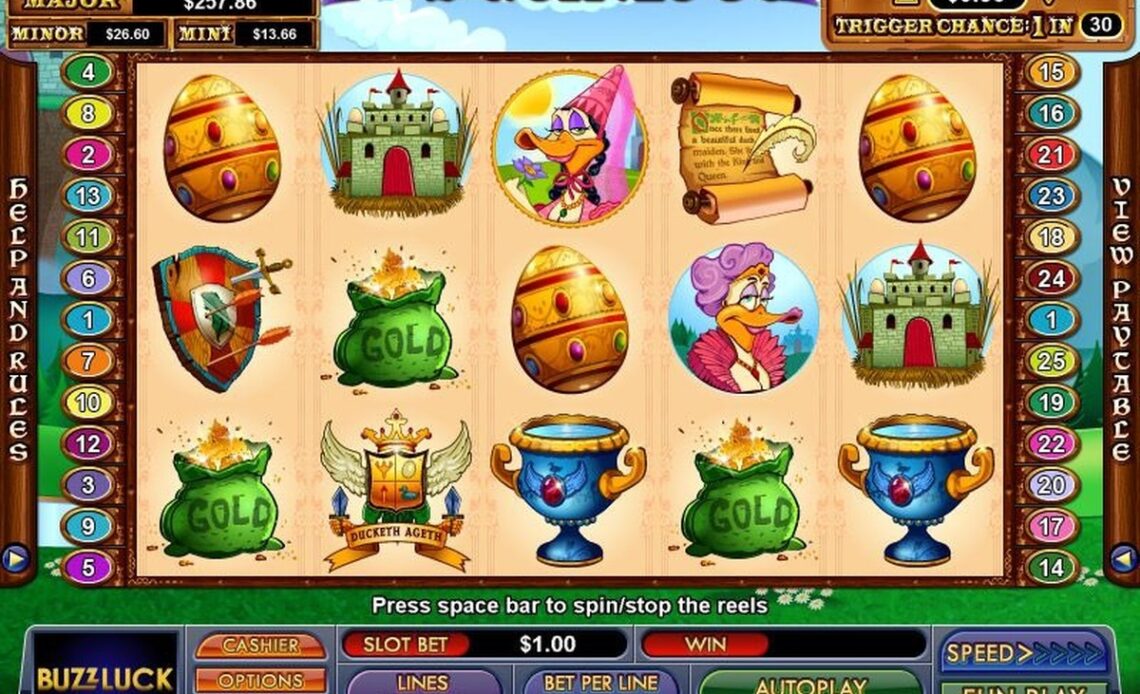Click the Lines selector button
1140x694 pixels.
(423, 683)
